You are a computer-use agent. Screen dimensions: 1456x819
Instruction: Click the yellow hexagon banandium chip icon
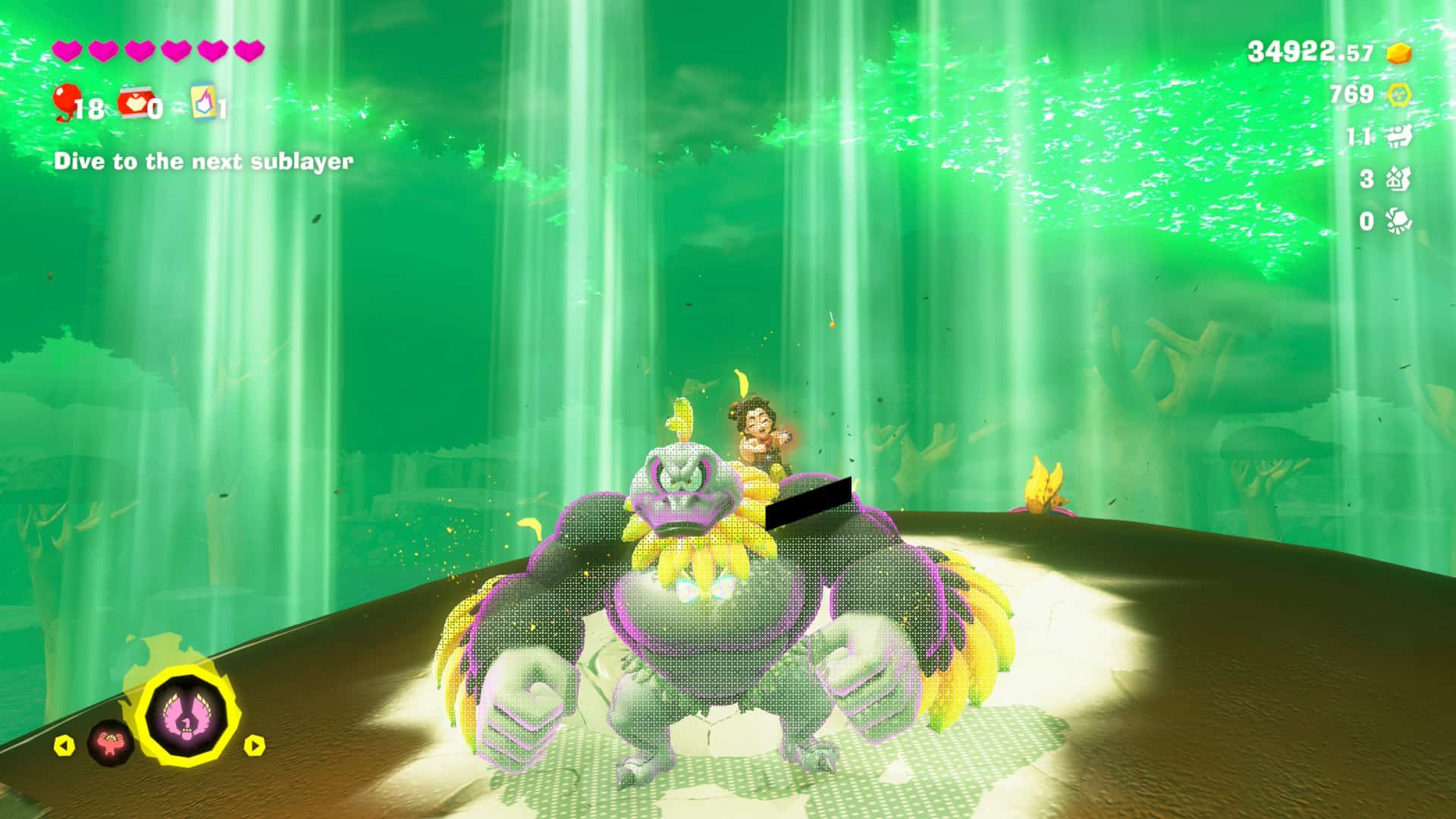point(1398,95)
